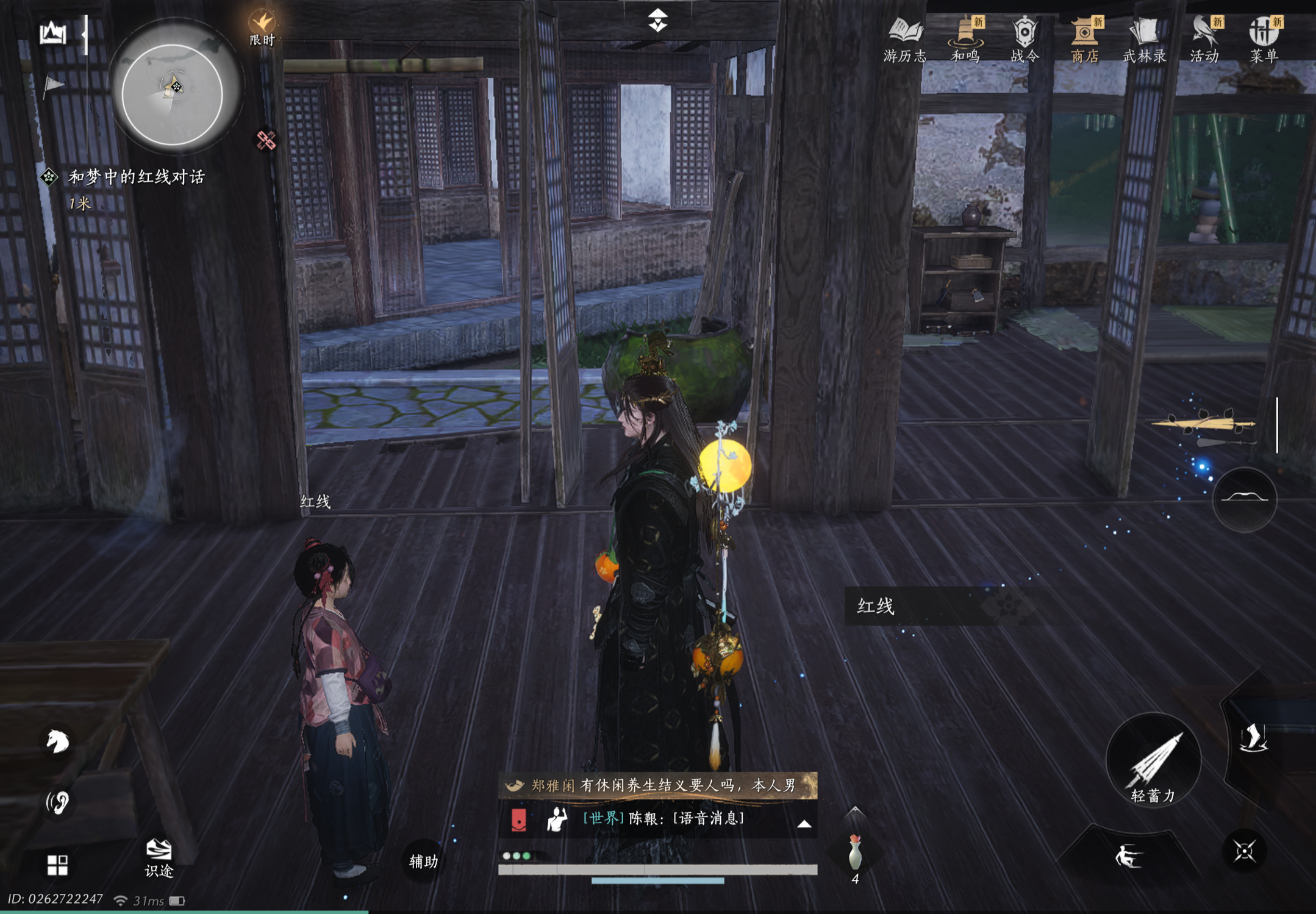Select the quest tracker 和梦中的红线对话
The height and width of the screenshot is (914, 1316).
tap(135, 177)
